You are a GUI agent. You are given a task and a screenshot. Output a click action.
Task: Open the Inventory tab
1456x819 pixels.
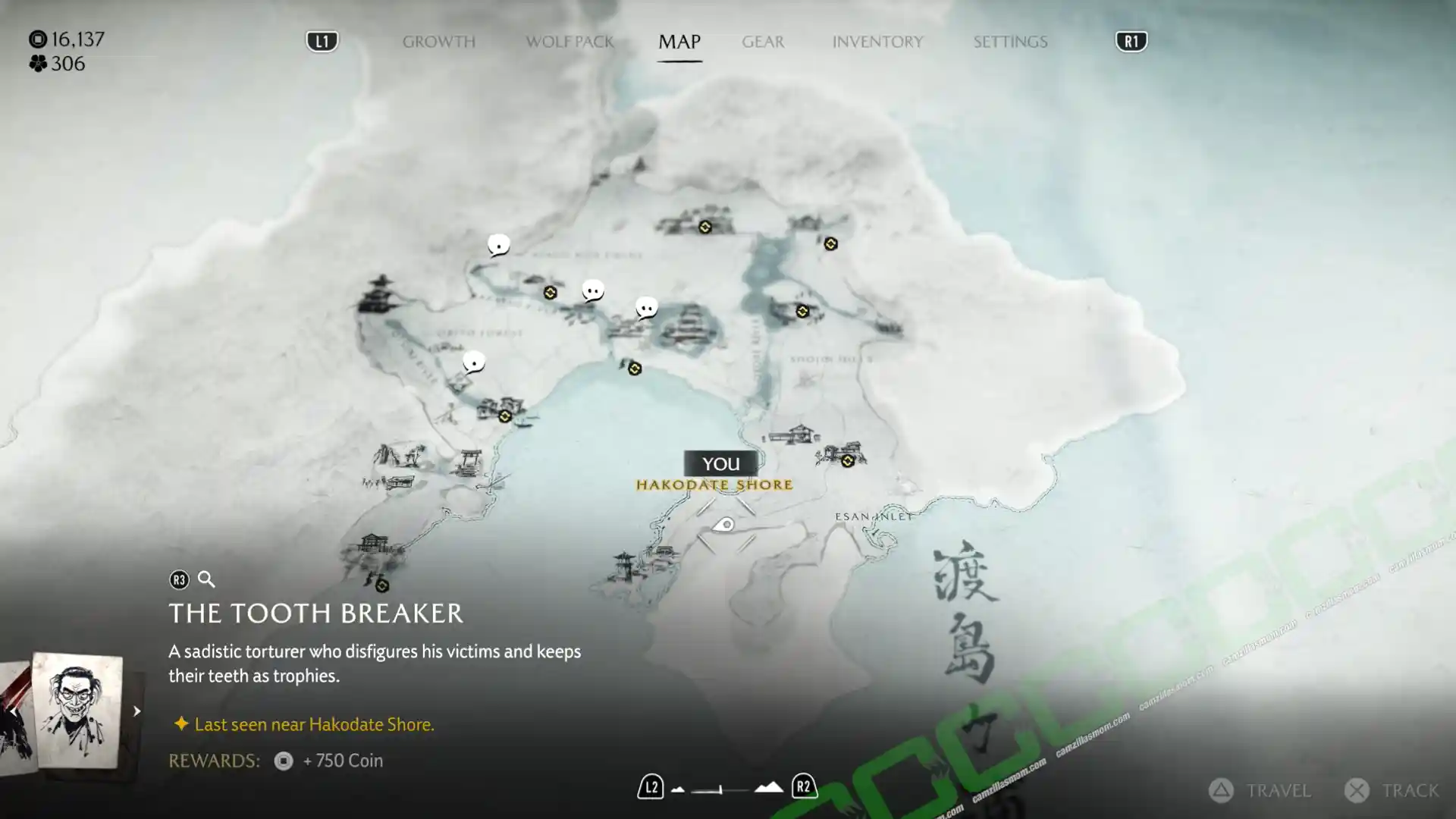coord(877,42)
